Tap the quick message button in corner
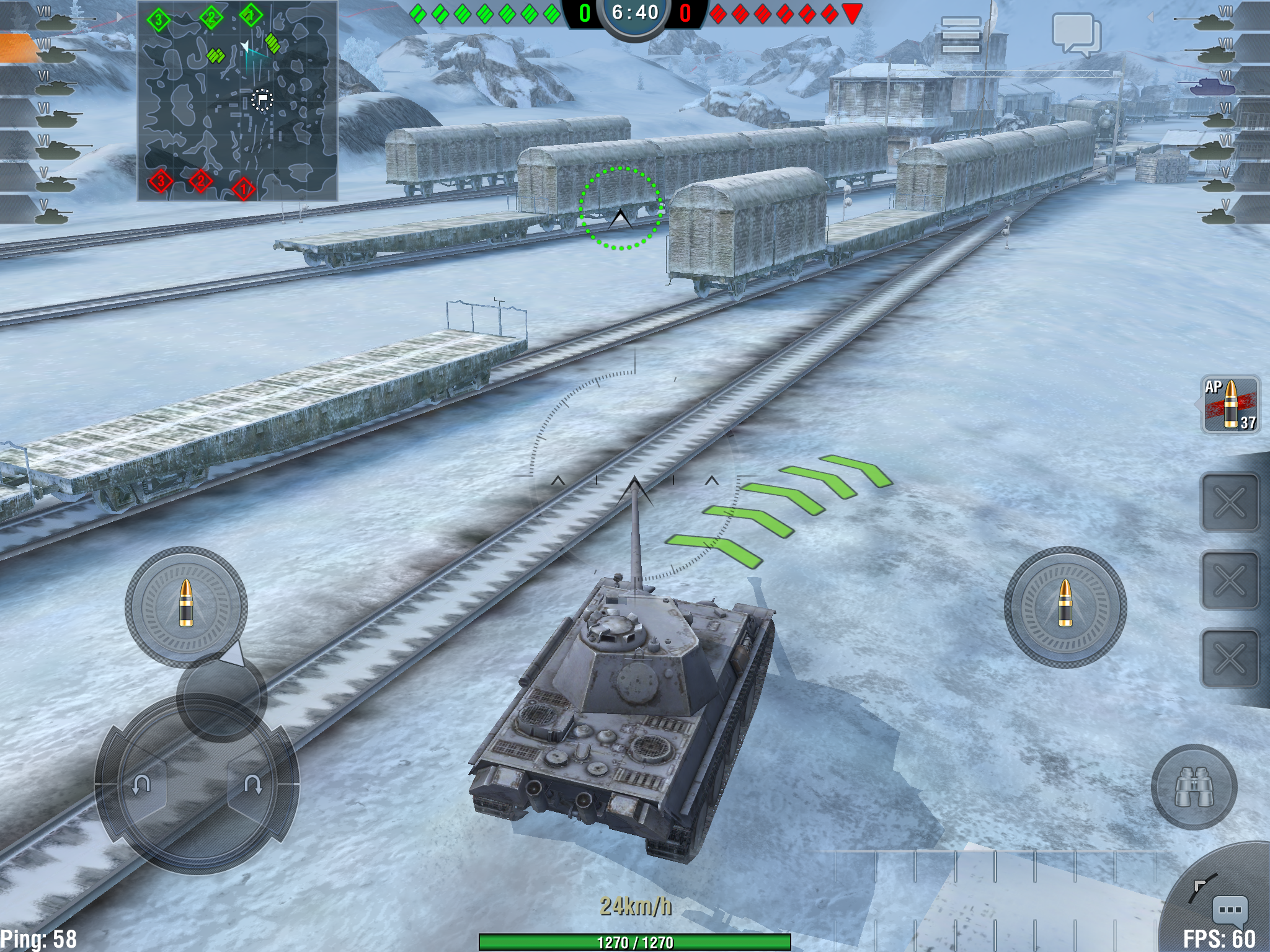The width and height of the screenshot is (1270, 952). point(1229,910)
